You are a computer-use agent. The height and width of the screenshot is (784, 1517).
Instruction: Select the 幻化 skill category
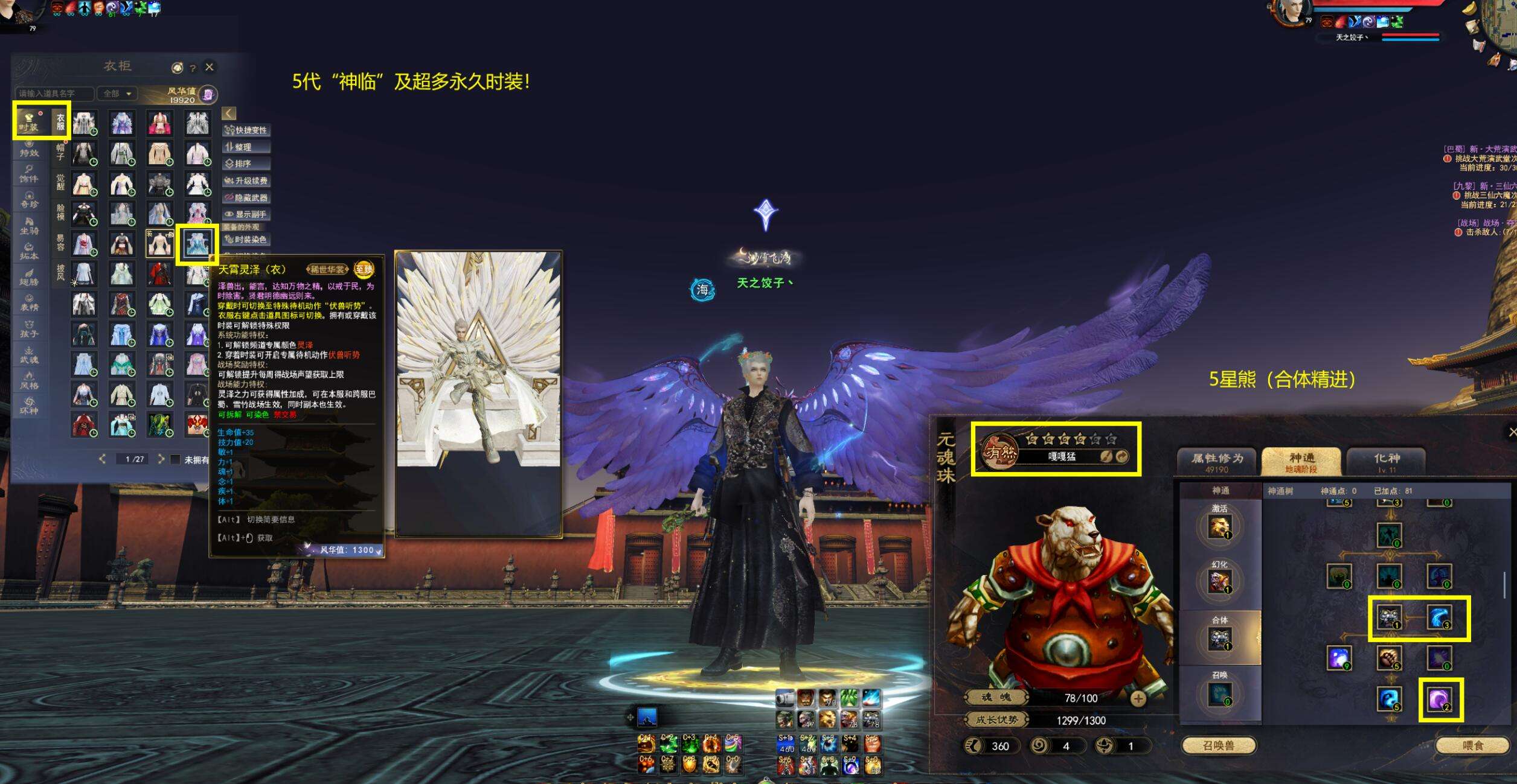tap(1220, 578)
